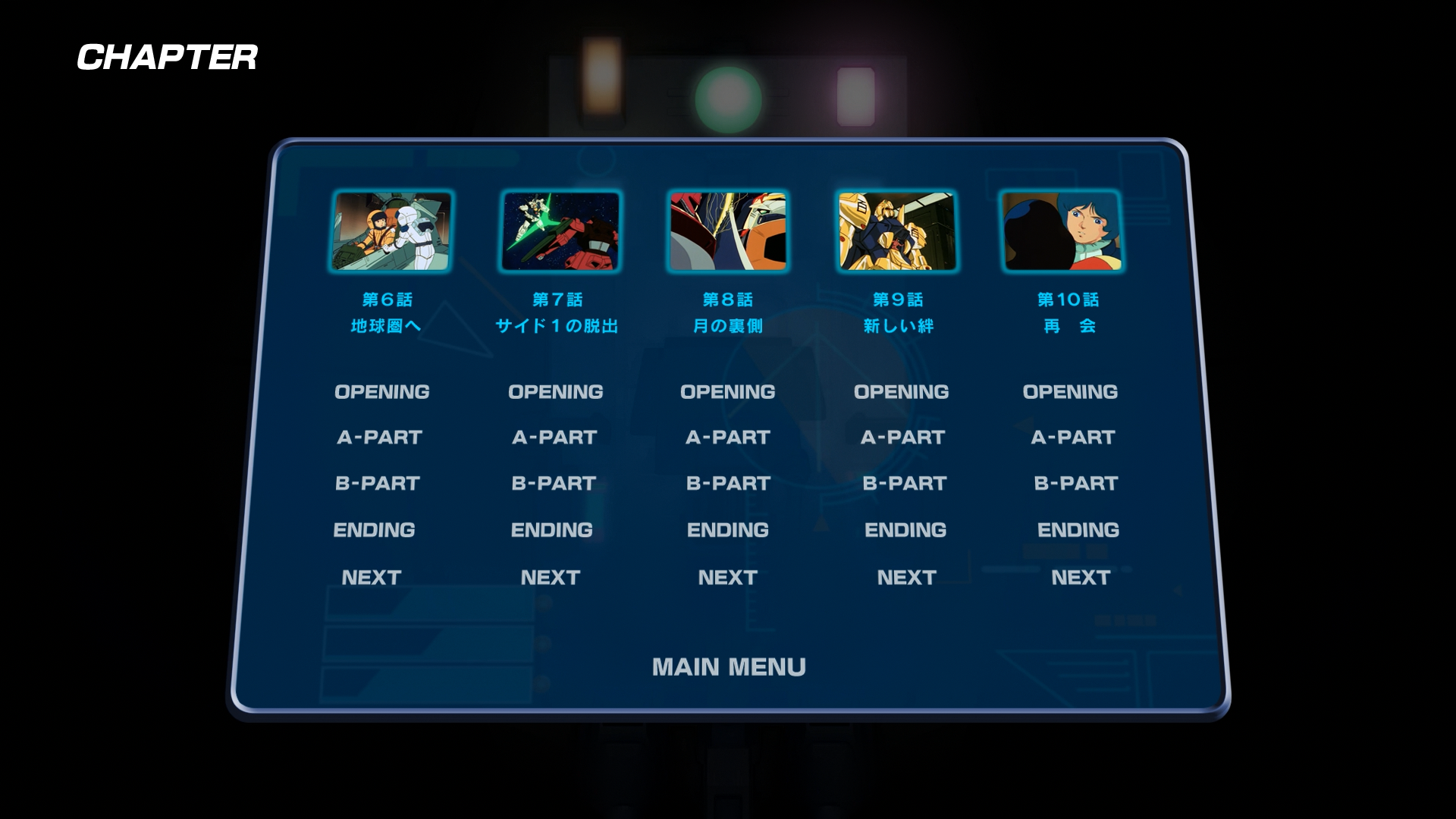Jump to A-PART of episode 7
The width and height of the screenshot is (1456, 819).
554,438
